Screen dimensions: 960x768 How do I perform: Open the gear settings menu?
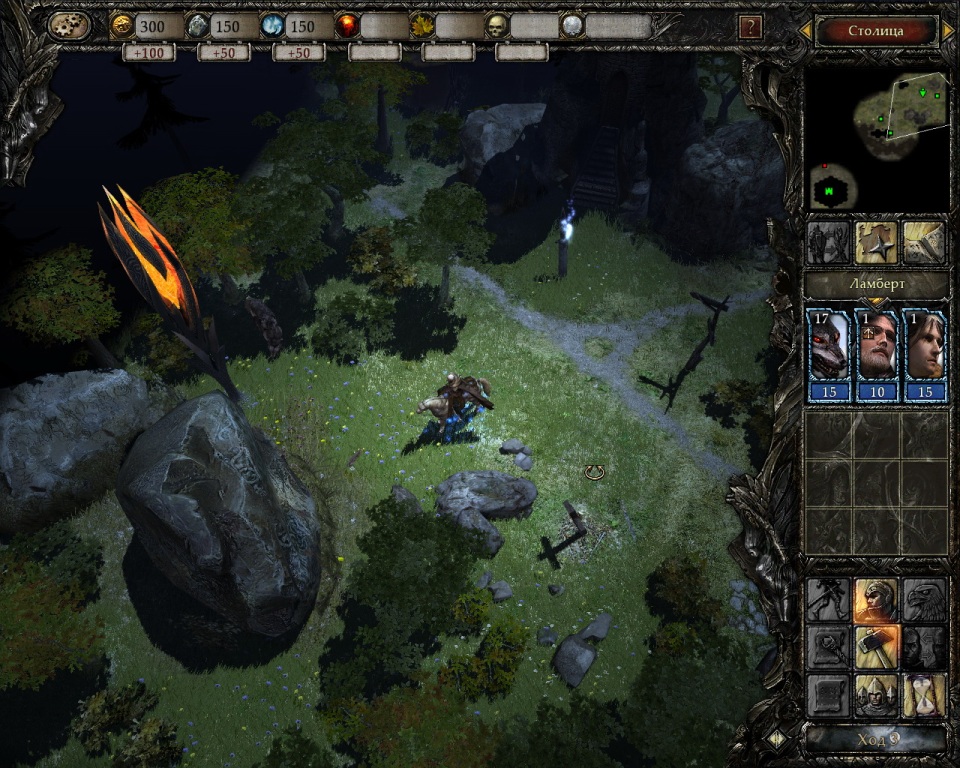click(70, 25)
